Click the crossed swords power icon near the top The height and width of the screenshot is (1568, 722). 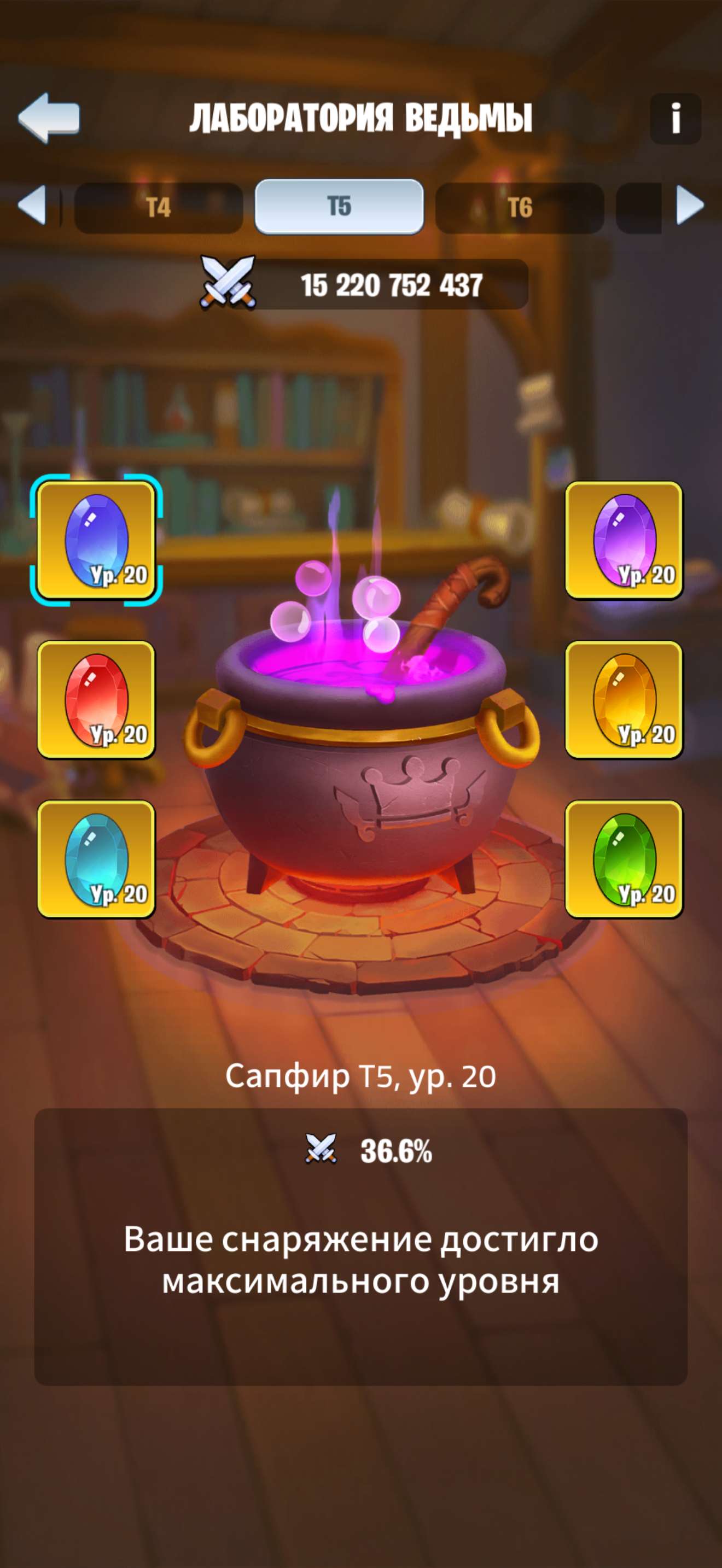pyautogui.click(x=228, y=281)
